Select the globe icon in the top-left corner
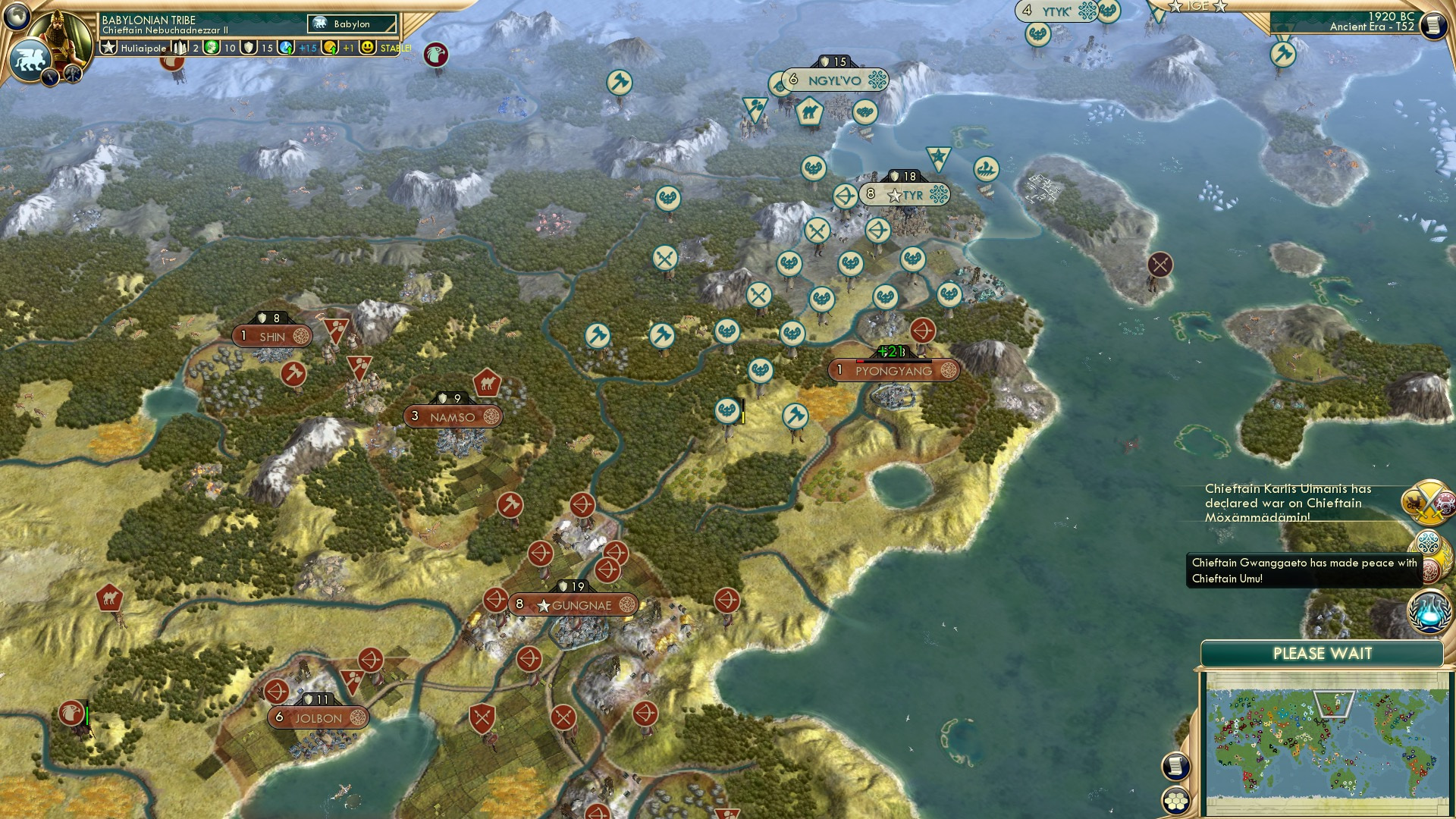1456x819 pixels. pyautogui.click(x=17, y=17)
